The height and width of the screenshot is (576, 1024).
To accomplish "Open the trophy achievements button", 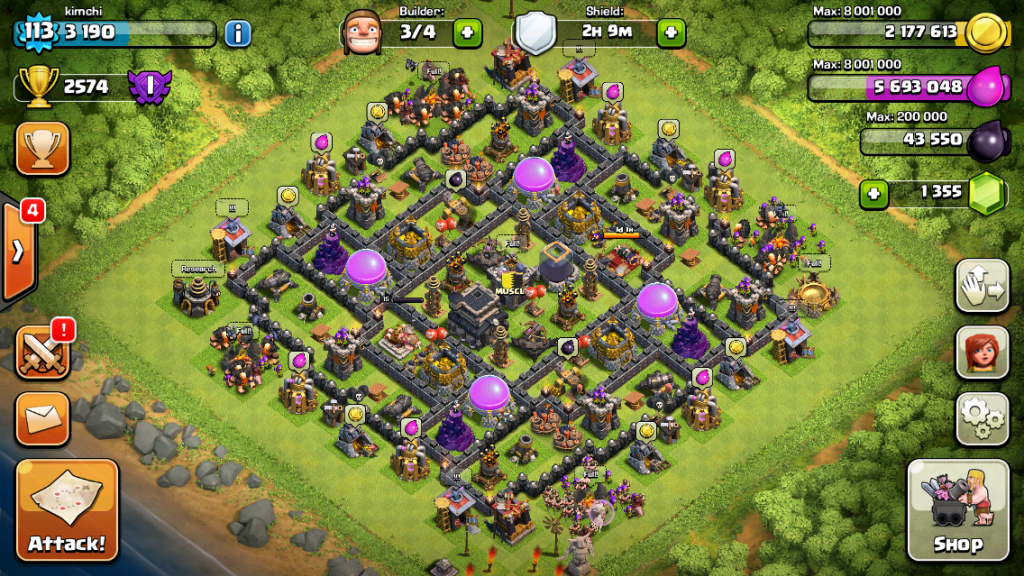I will point(42,149).
